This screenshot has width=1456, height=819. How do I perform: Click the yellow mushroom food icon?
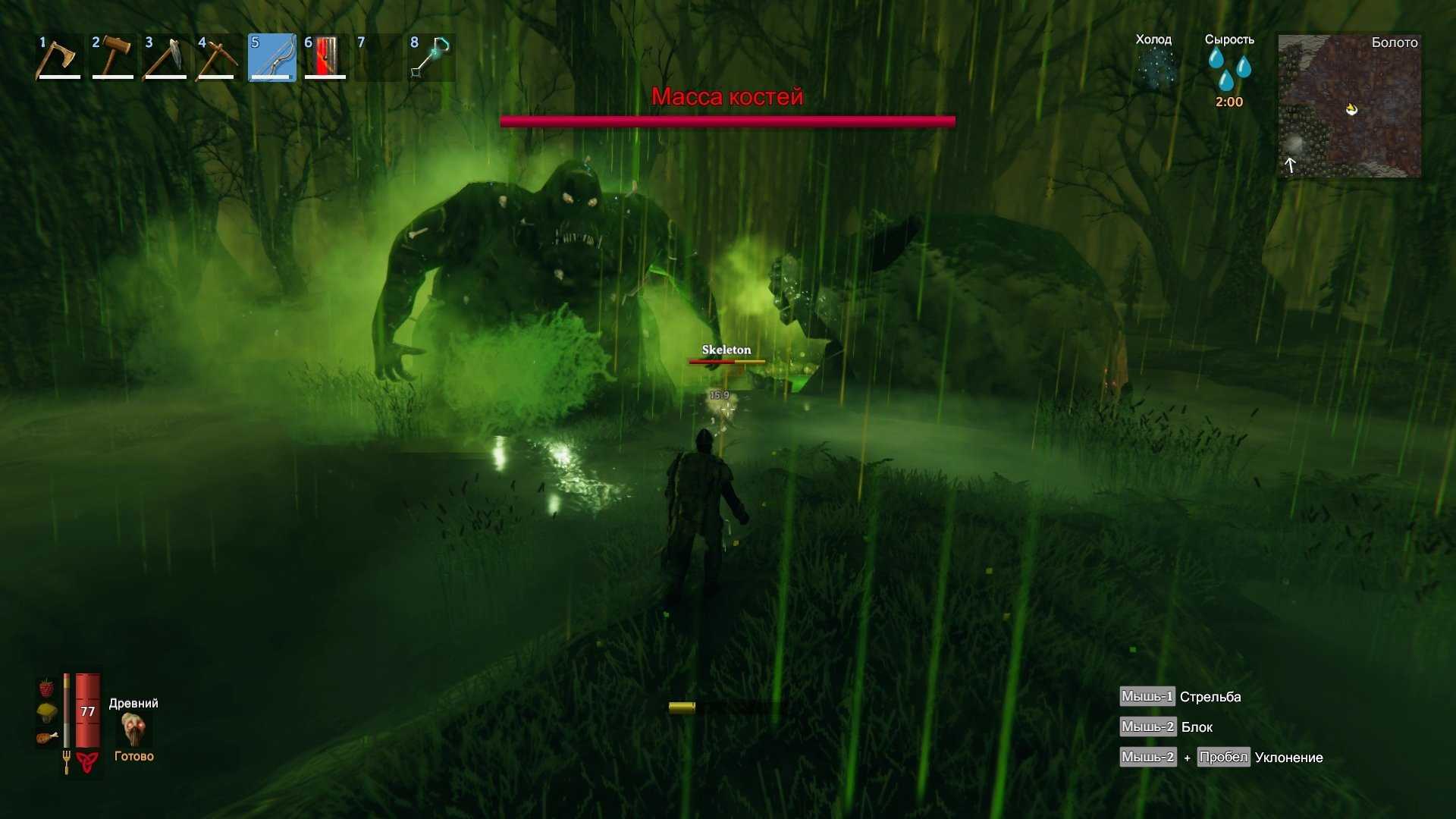tap(46, 712)
